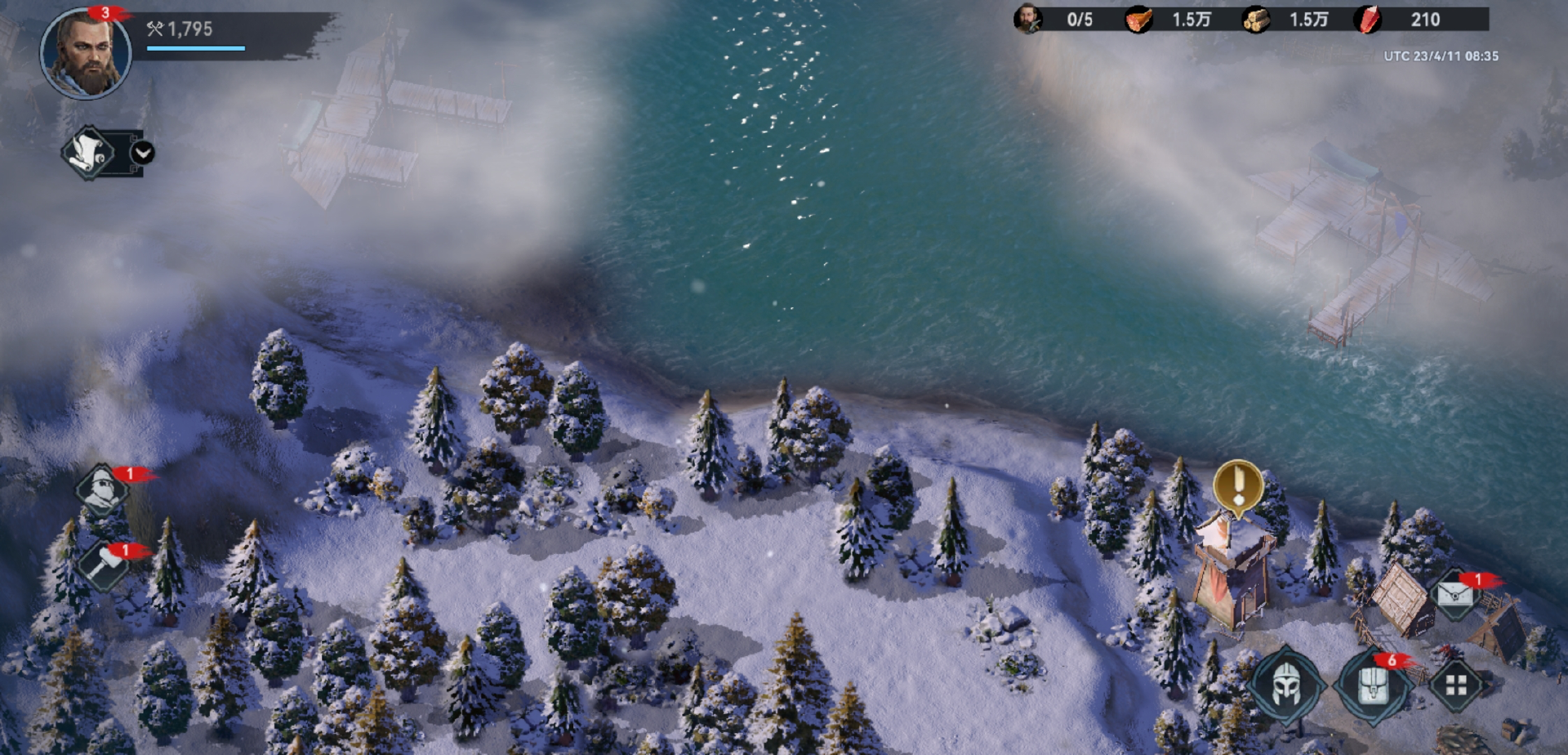
Task: Open the mail envelope icon
Action: [1454, 593]
